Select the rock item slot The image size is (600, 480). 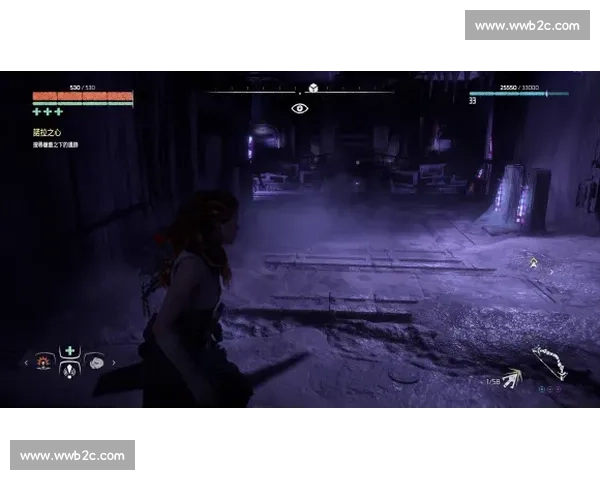(x=97, y=362)
